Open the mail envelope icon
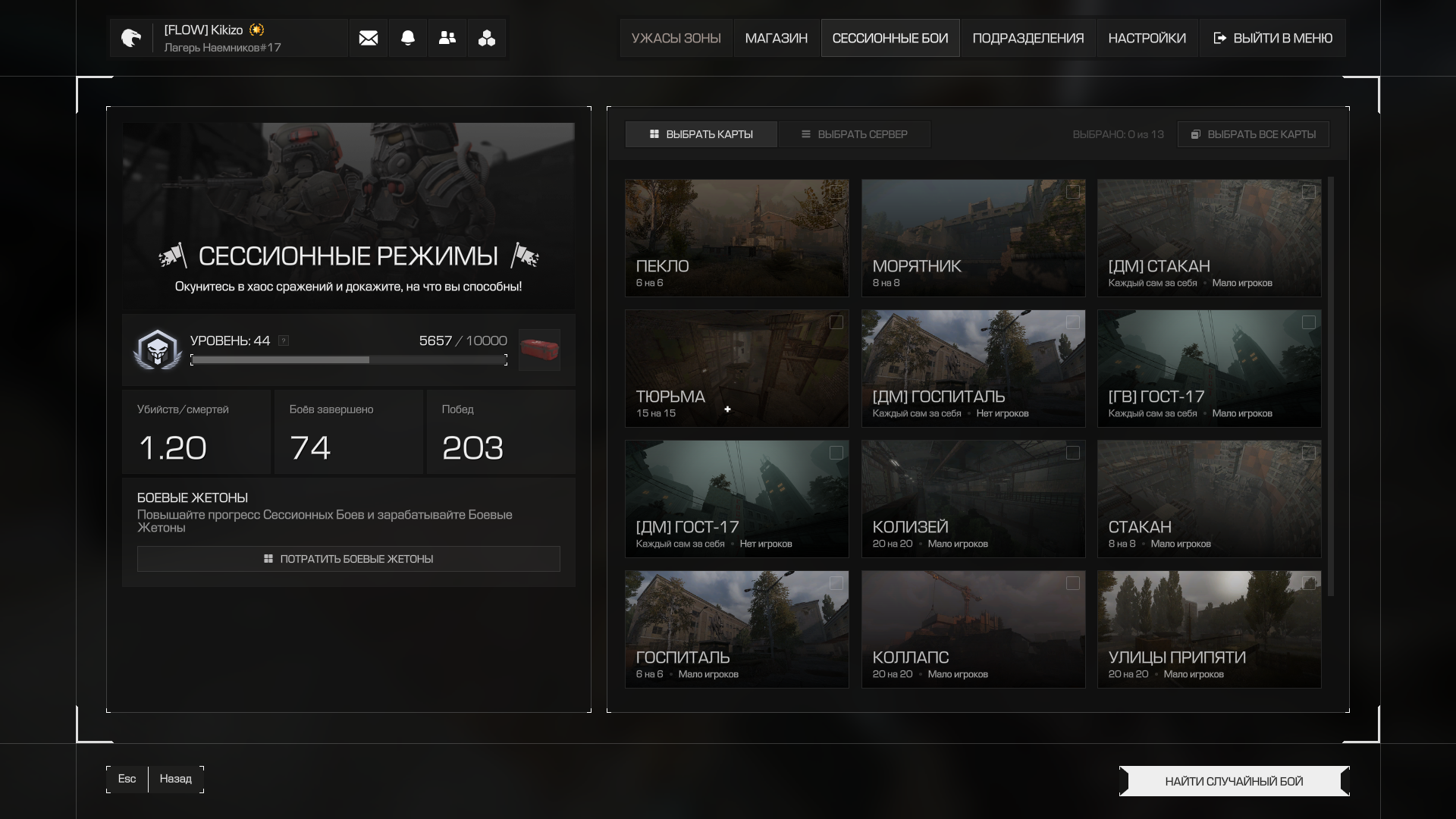Screen dimensions: 1456x819 pos(369,38)
